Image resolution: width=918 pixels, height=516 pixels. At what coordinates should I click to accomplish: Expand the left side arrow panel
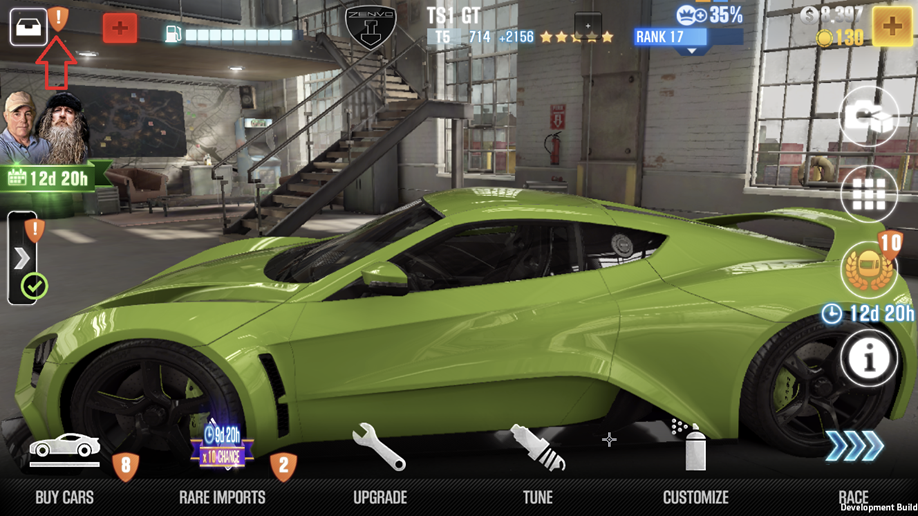(x=22, y=259)
